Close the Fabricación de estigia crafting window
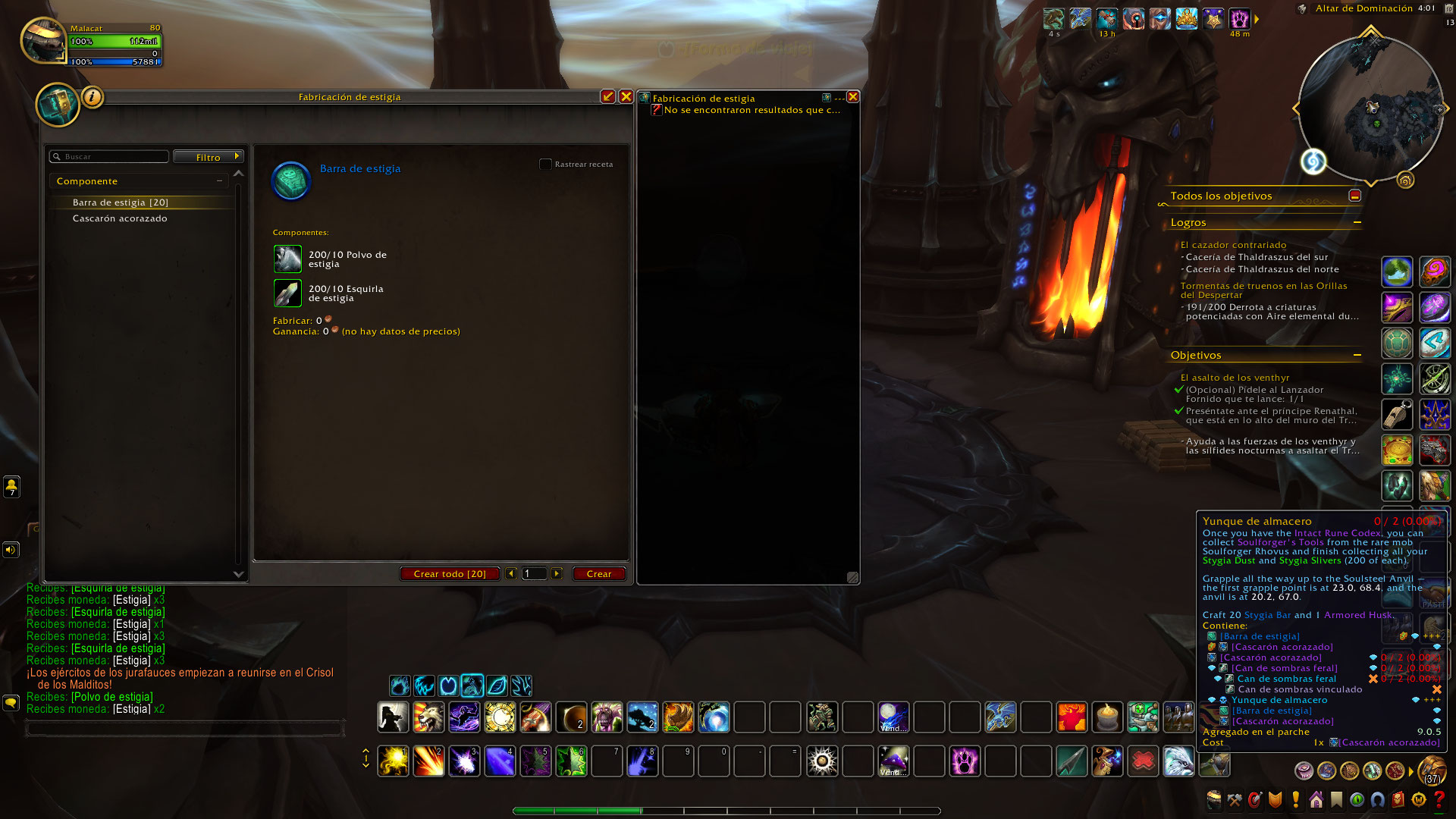The height and width of the screenshot is (819, 1456). tap(626, 96)
